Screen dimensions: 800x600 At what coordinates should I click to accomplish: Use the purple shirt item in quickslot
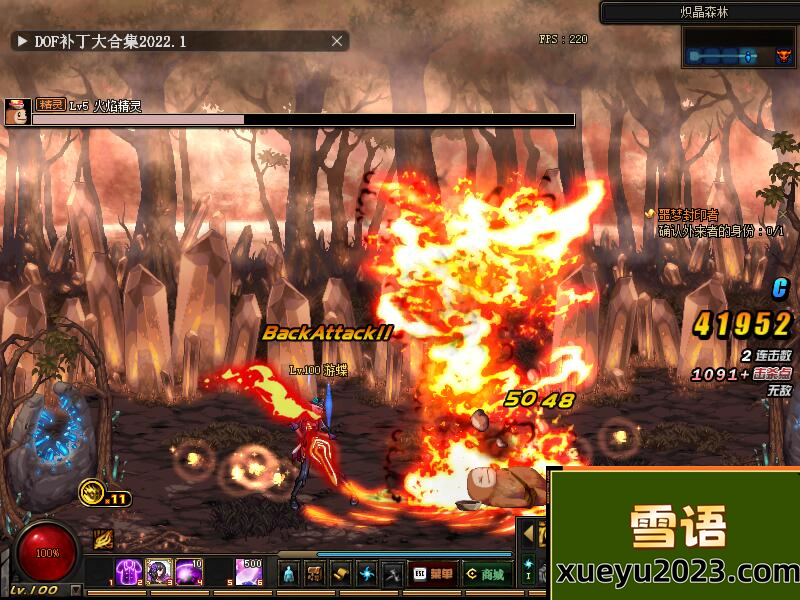[129, 572]
